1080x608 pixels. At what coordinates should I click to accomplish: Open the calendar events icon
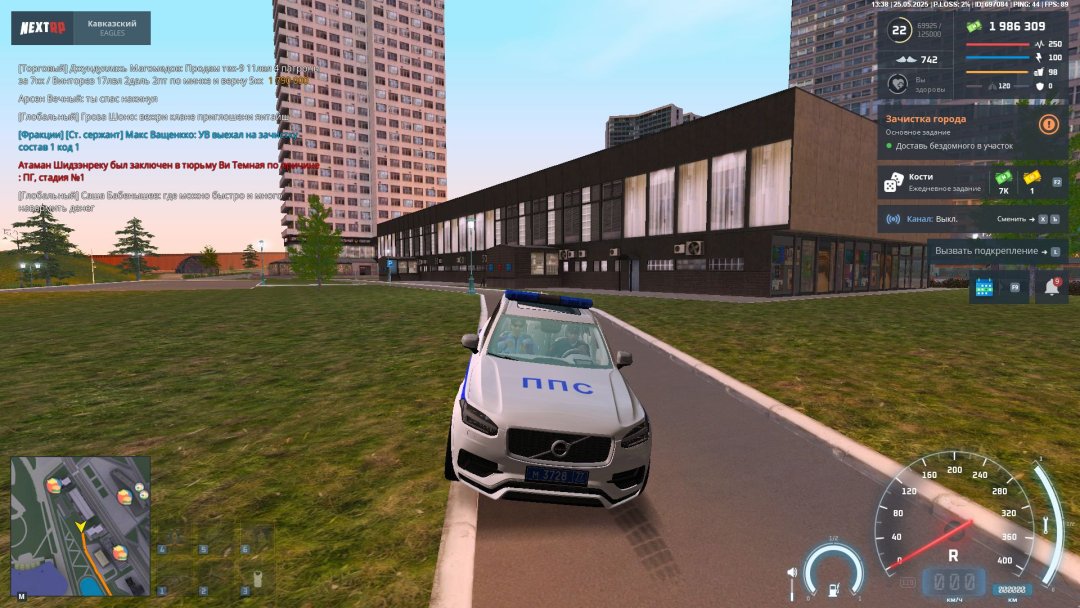click(985, 288)
